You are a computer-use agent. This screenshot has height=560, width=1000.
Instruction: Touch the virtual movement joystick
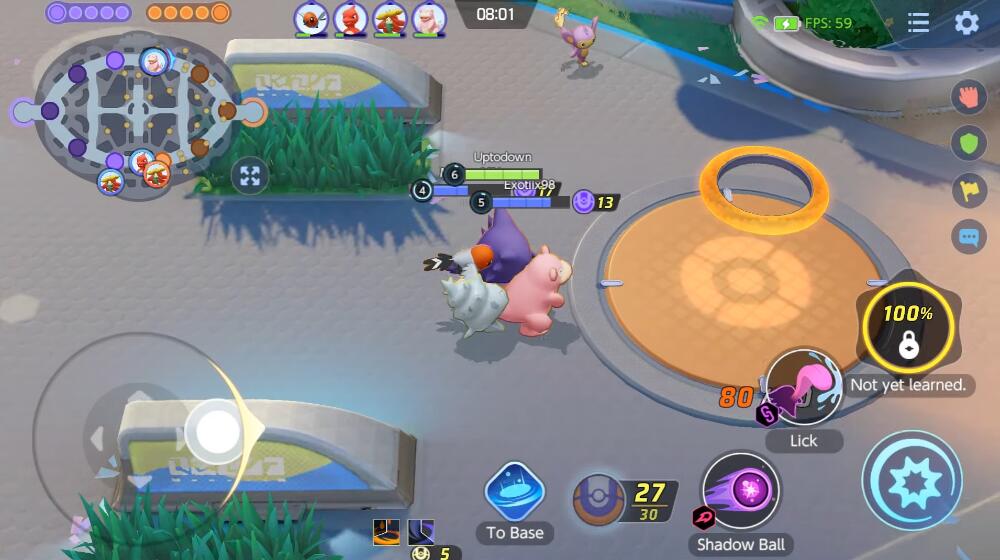point(214,432)
